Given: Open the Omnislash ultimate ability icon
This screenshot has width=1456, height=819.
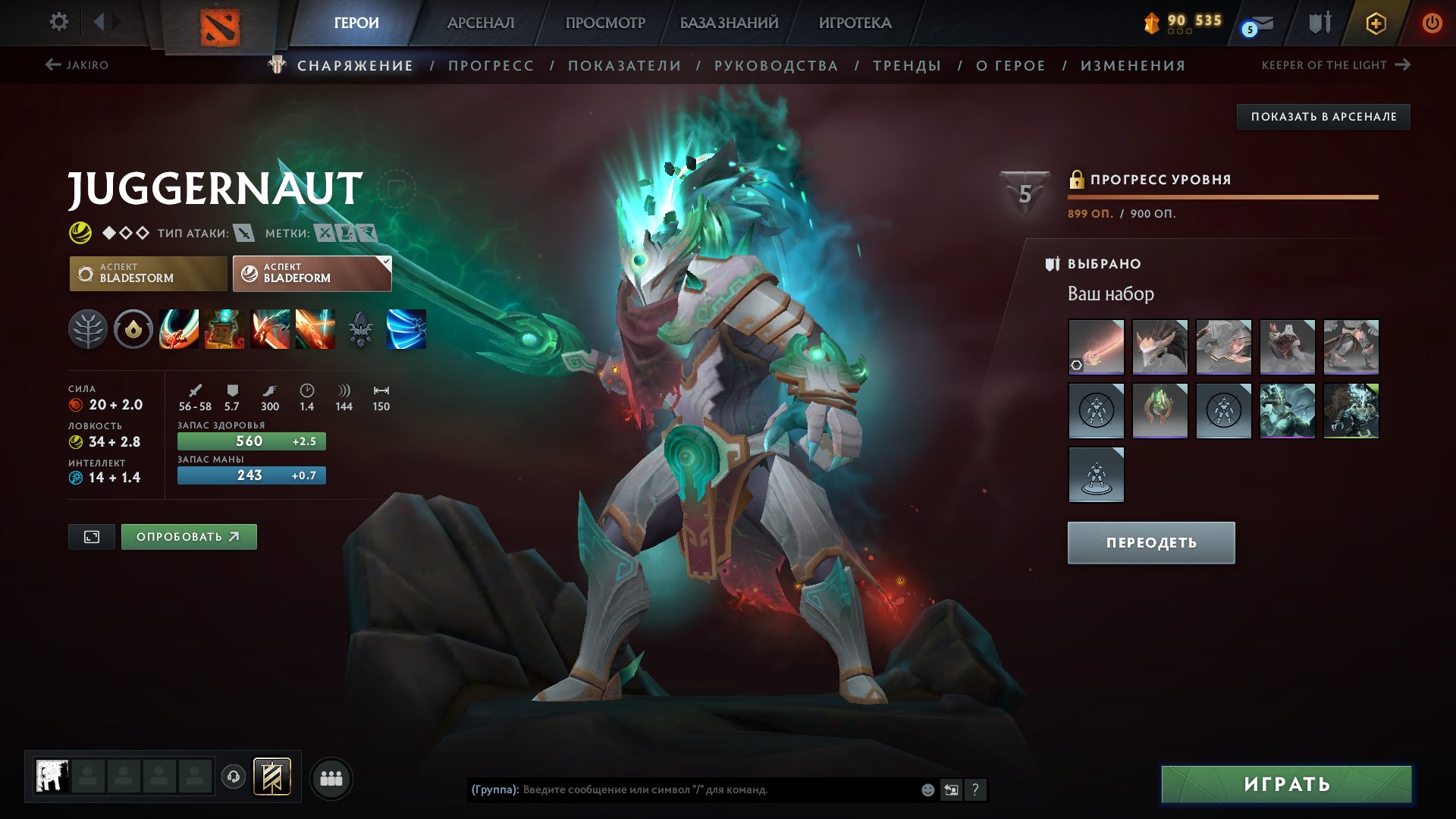Looking at the screenshot, I should 407,328.
